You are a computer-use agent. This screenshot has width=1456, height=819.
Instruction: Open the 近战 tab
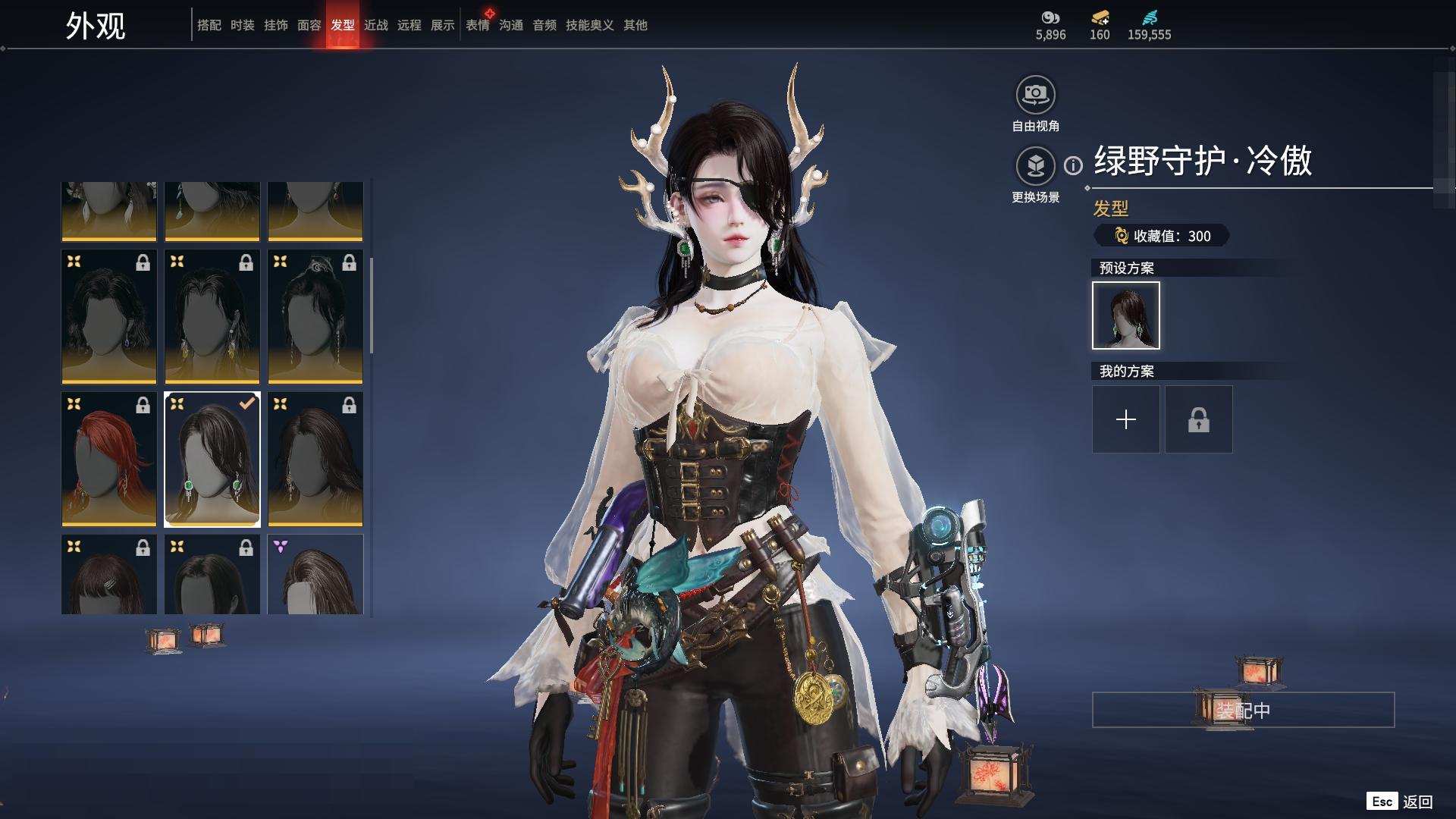click(x=375, y=25)
